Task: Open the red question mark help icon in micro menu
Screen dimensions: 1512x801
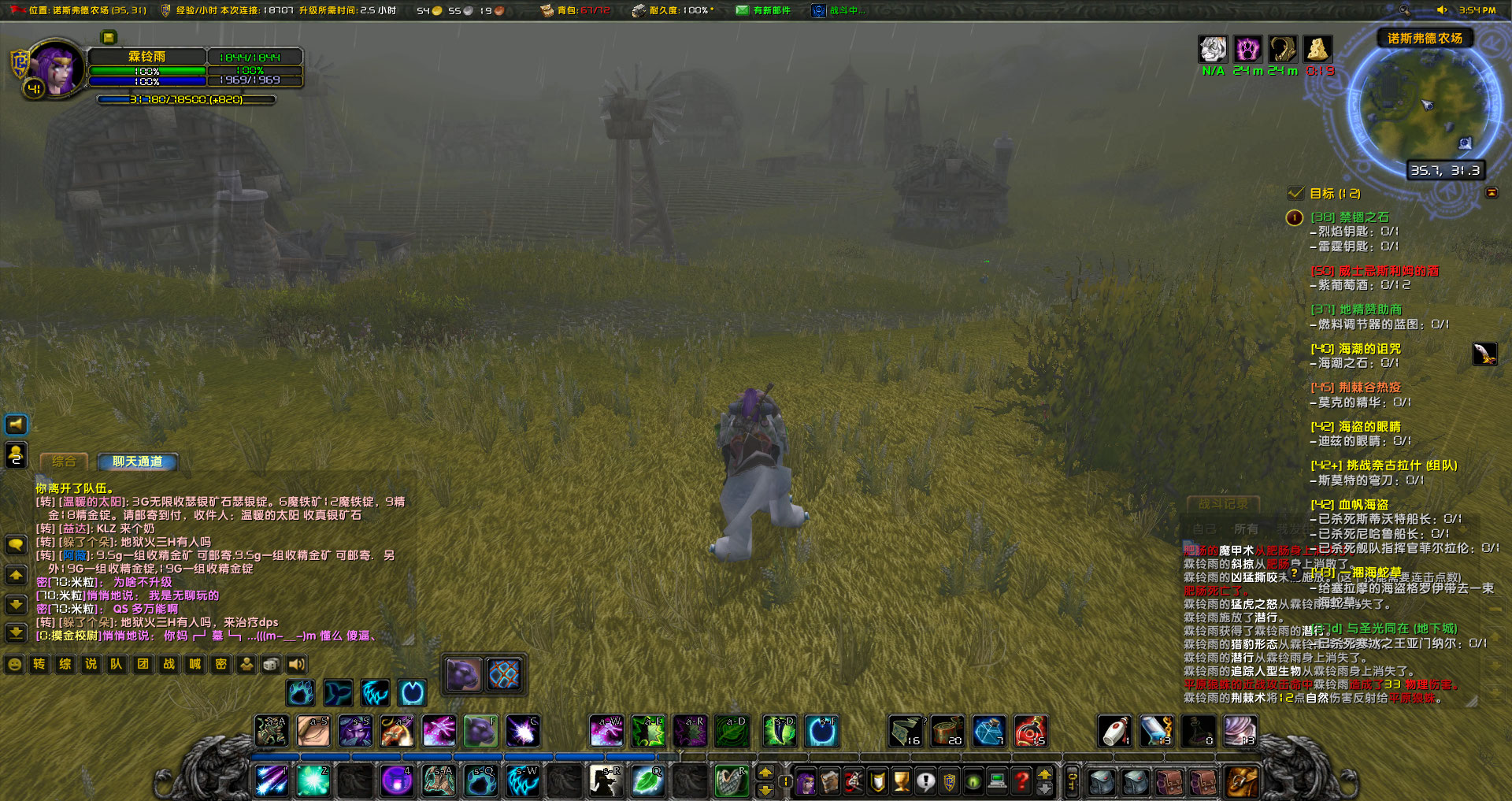Action: pyautogui.click(x=1021, y=781)
